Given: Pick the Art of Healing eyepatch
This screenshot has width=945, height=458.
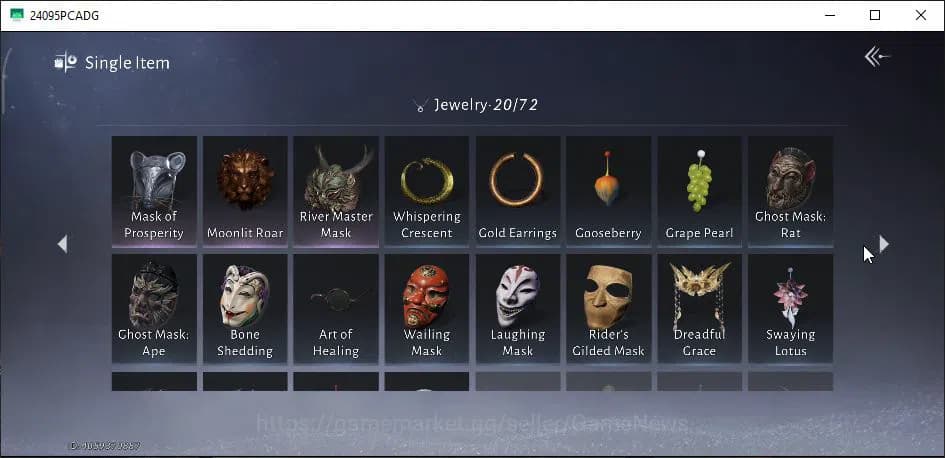Looking at the screenshot, I should point(336,307).
